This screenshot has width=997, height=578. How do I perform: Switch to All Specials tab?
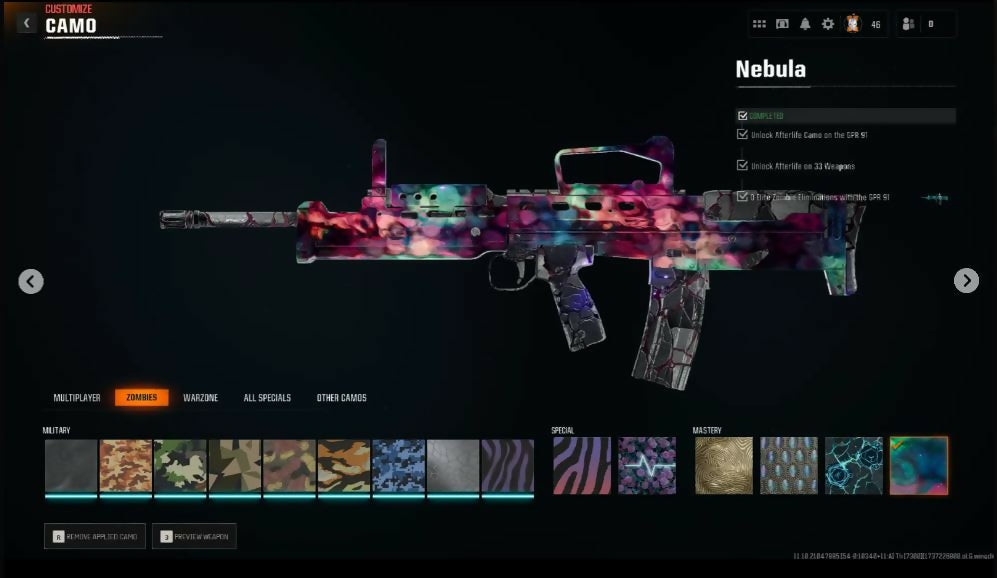pyautogui.click(x=267, y=398)
